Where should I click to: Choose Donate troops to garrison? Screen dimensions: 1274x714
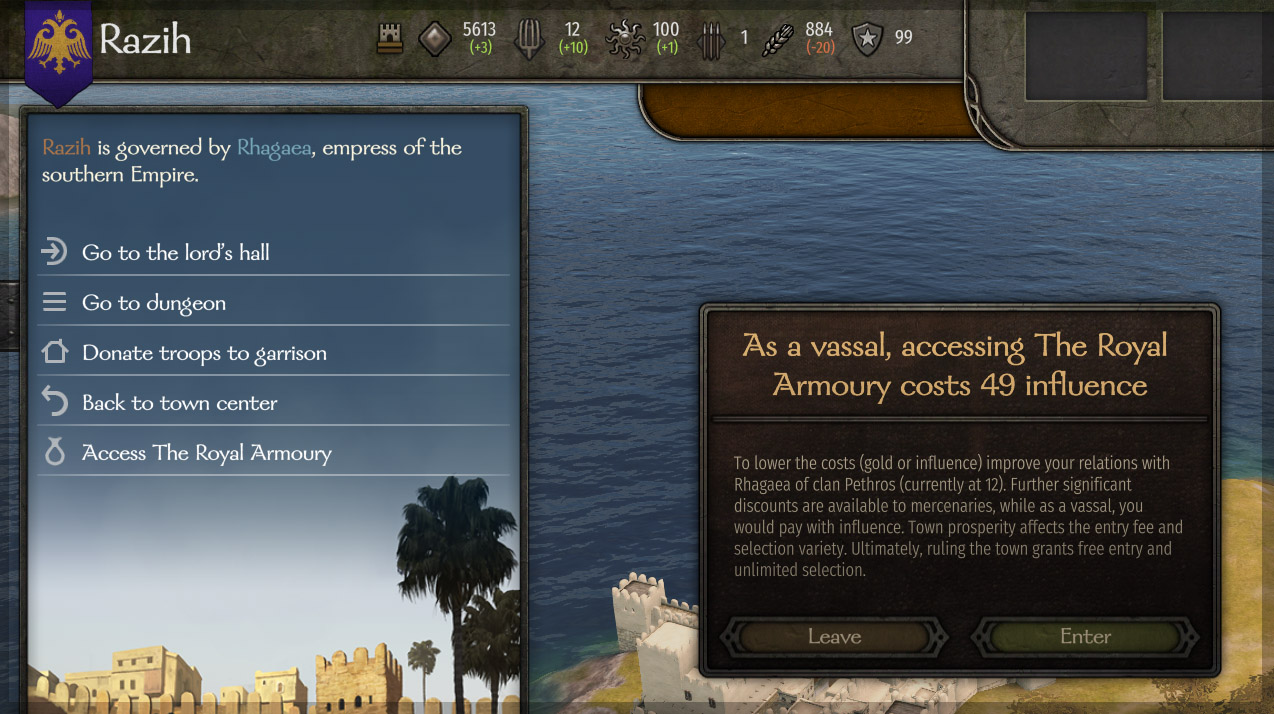(x=204, y=353)
